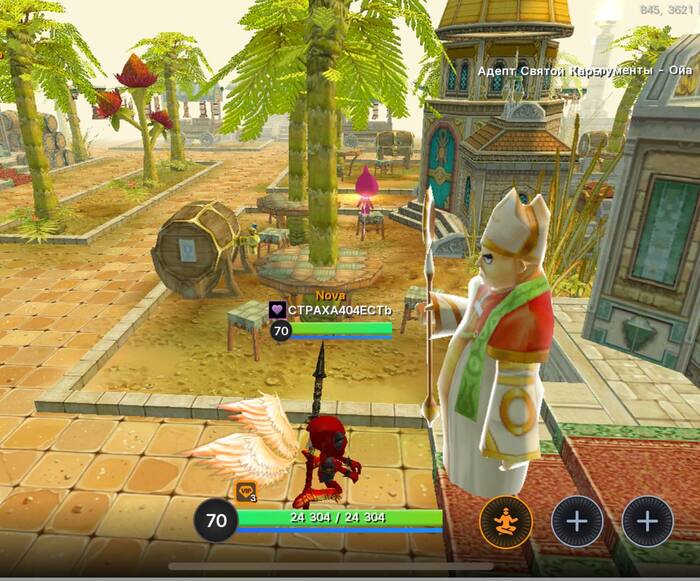The height and width of the screenshot is (581, 700).
Task: Tap the level 70 character badge
Action: click(216, 520)
